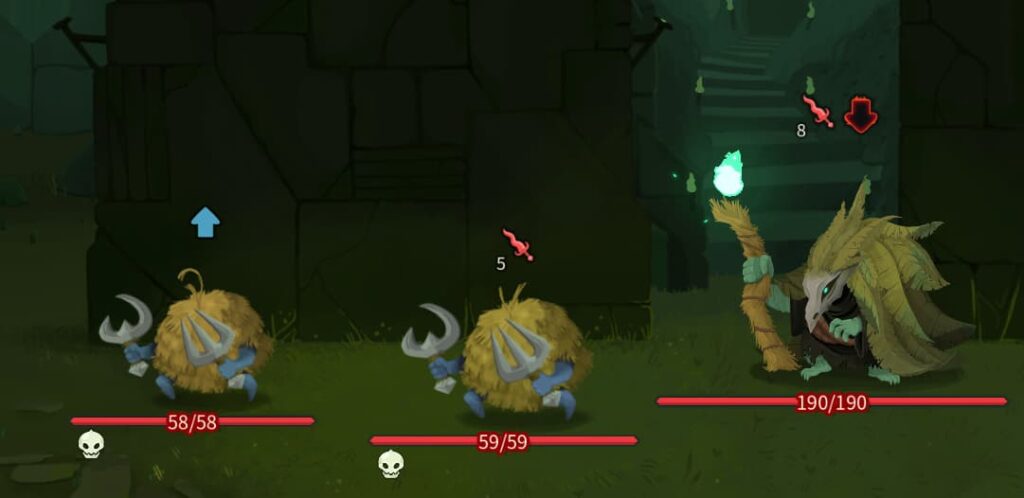Inspect the sword attack intent showing 8
The height and width of the screenshot is (498, 1024).
(817, 111)
